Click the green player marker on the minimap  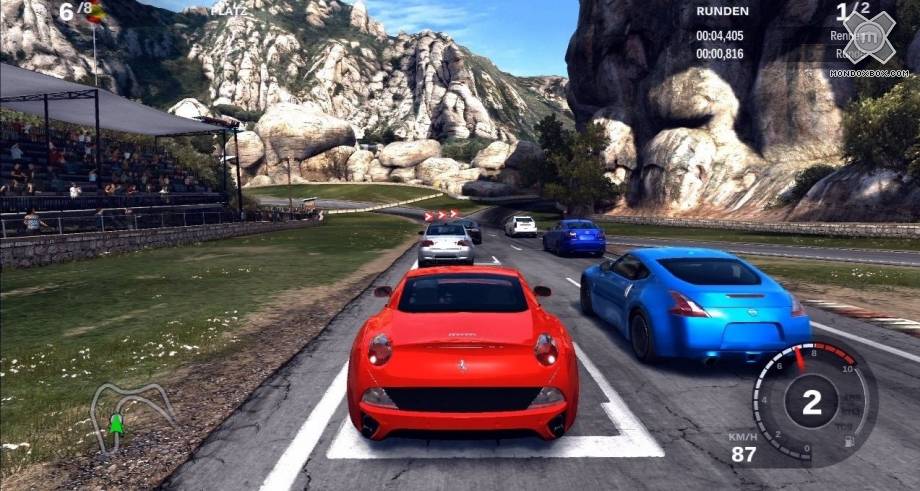pos(116,425)
